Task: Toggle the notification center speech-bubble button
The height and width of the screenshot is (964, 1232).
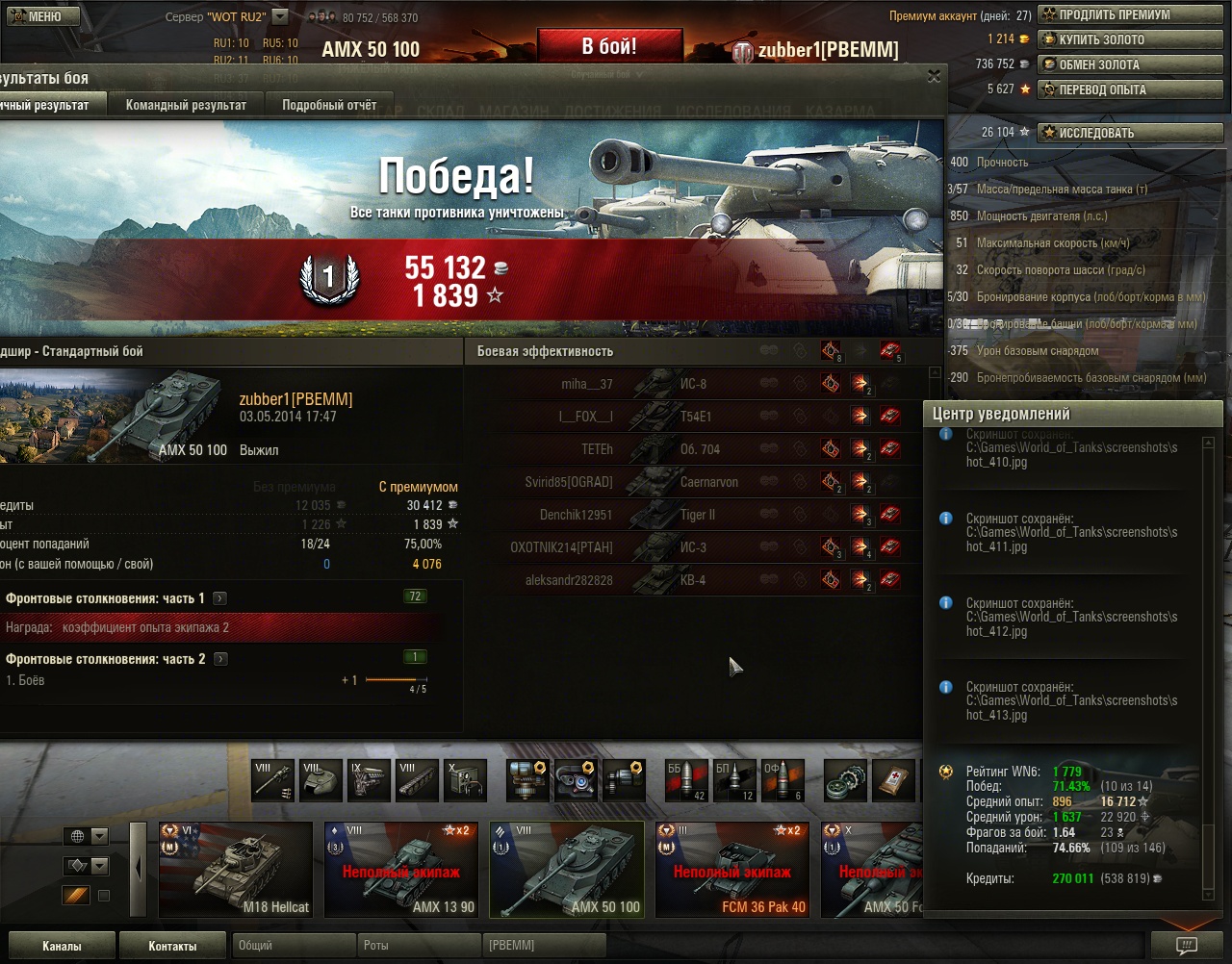Action: point(1187,946)
